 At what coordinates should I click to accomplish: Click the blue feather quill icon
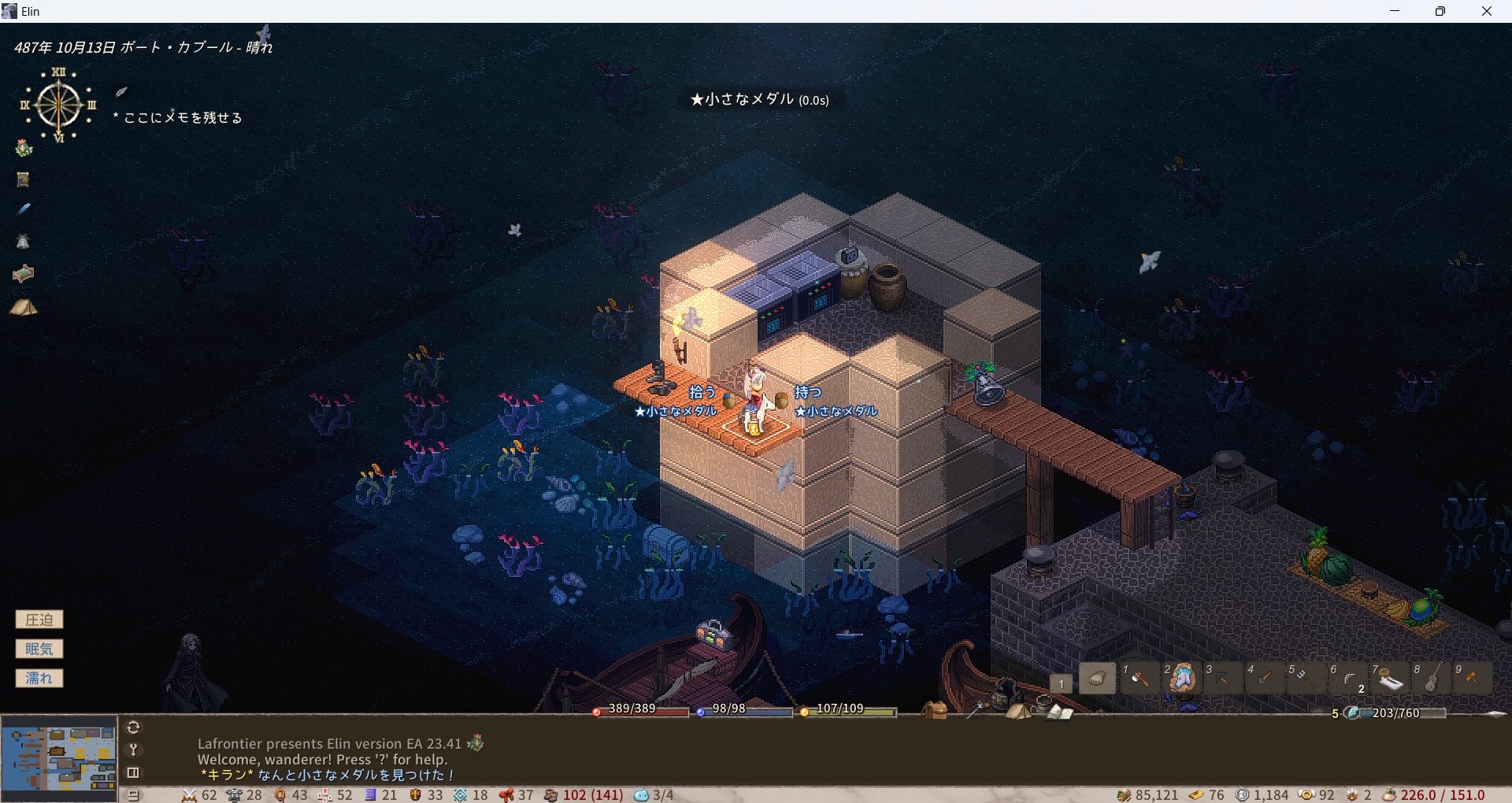pyautogui.click(x=24, y=209)
